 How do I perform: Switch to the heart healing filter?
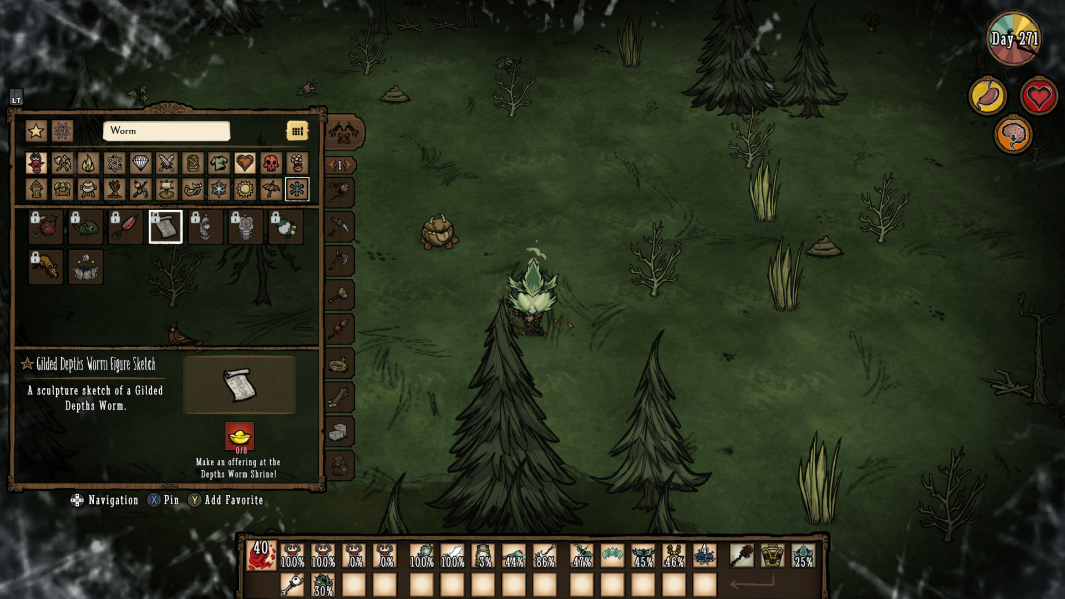coord(245,163)
